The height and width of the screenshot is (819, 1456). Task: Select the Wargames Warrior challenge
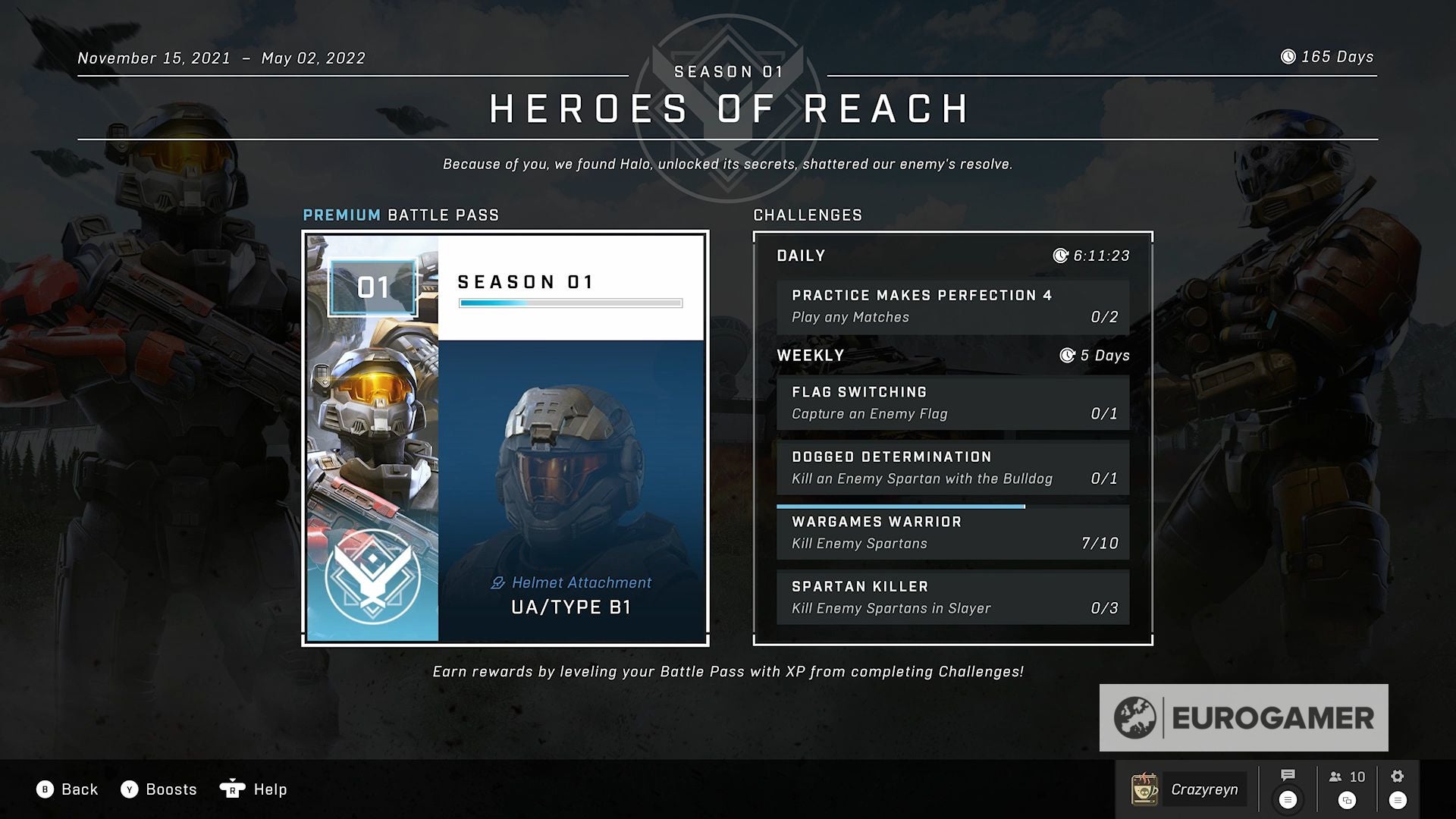(952, 533)
